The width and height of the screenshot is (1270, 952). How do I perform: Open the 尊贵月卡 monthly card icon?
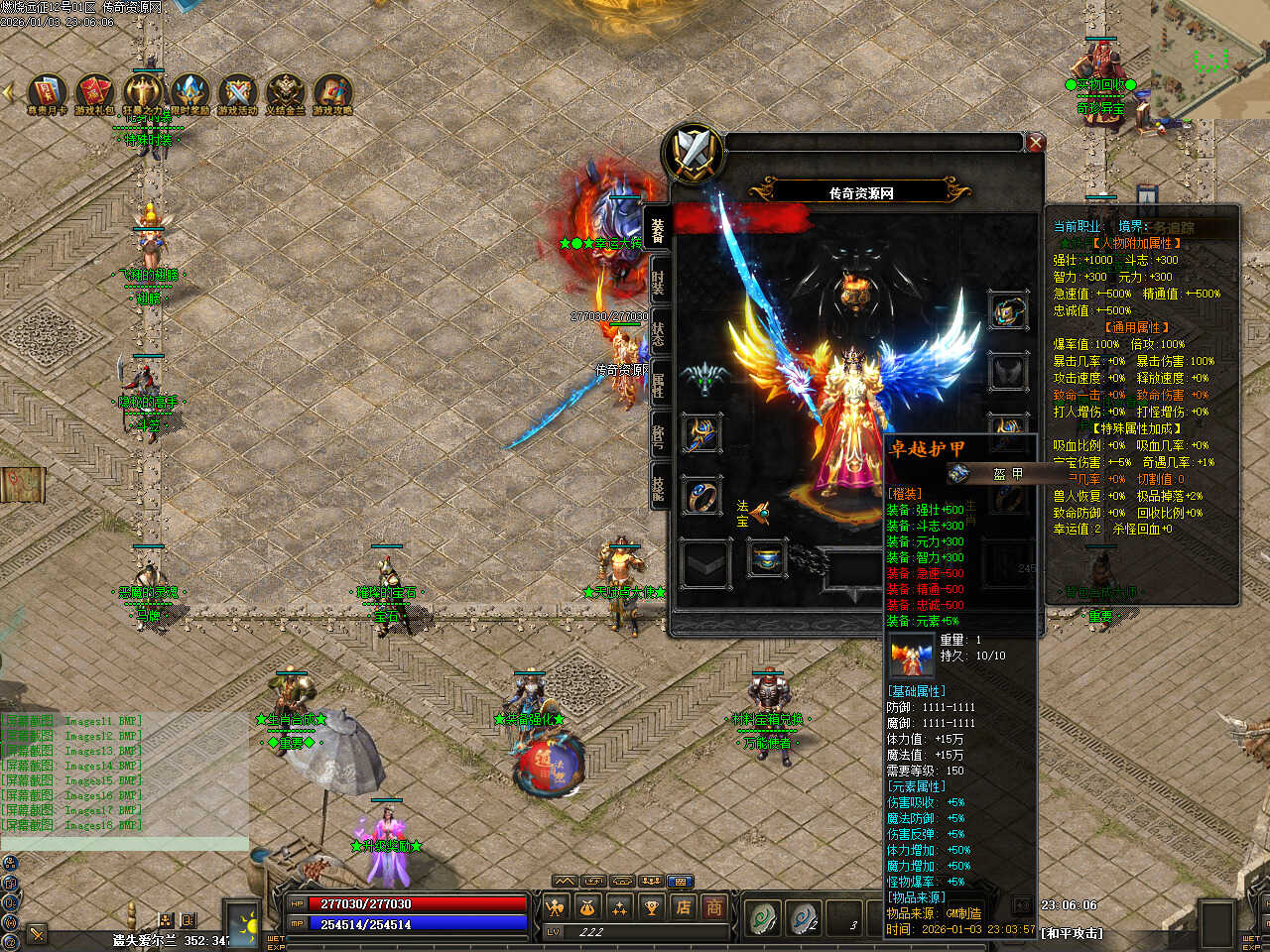click(47, 91)
